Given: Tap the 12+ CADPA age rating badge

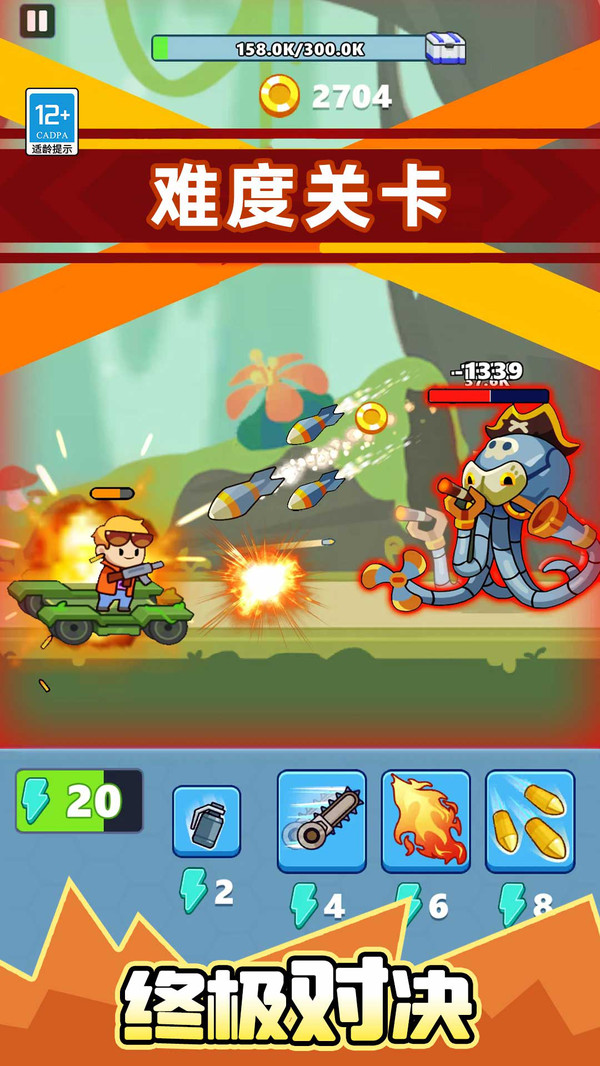Looking at the screenshot, I should (x=52, y=122).
